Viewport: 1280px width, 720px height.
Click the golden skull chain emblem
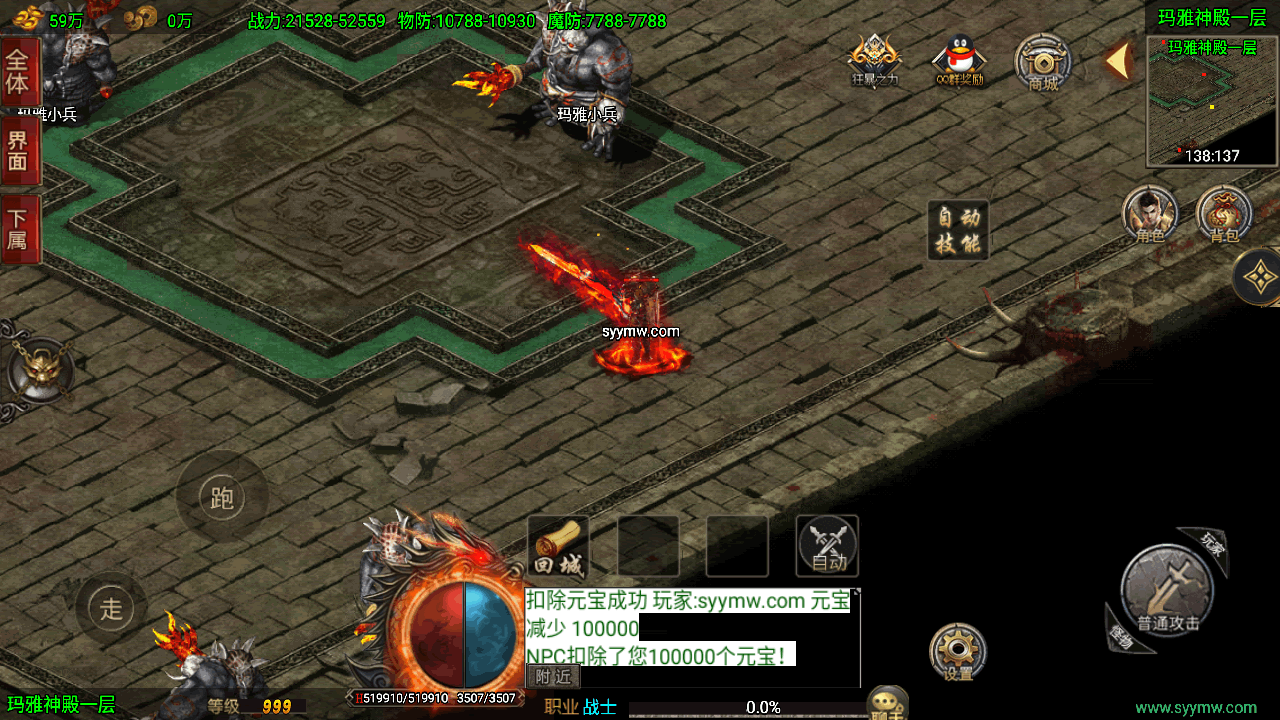point(40,370)
